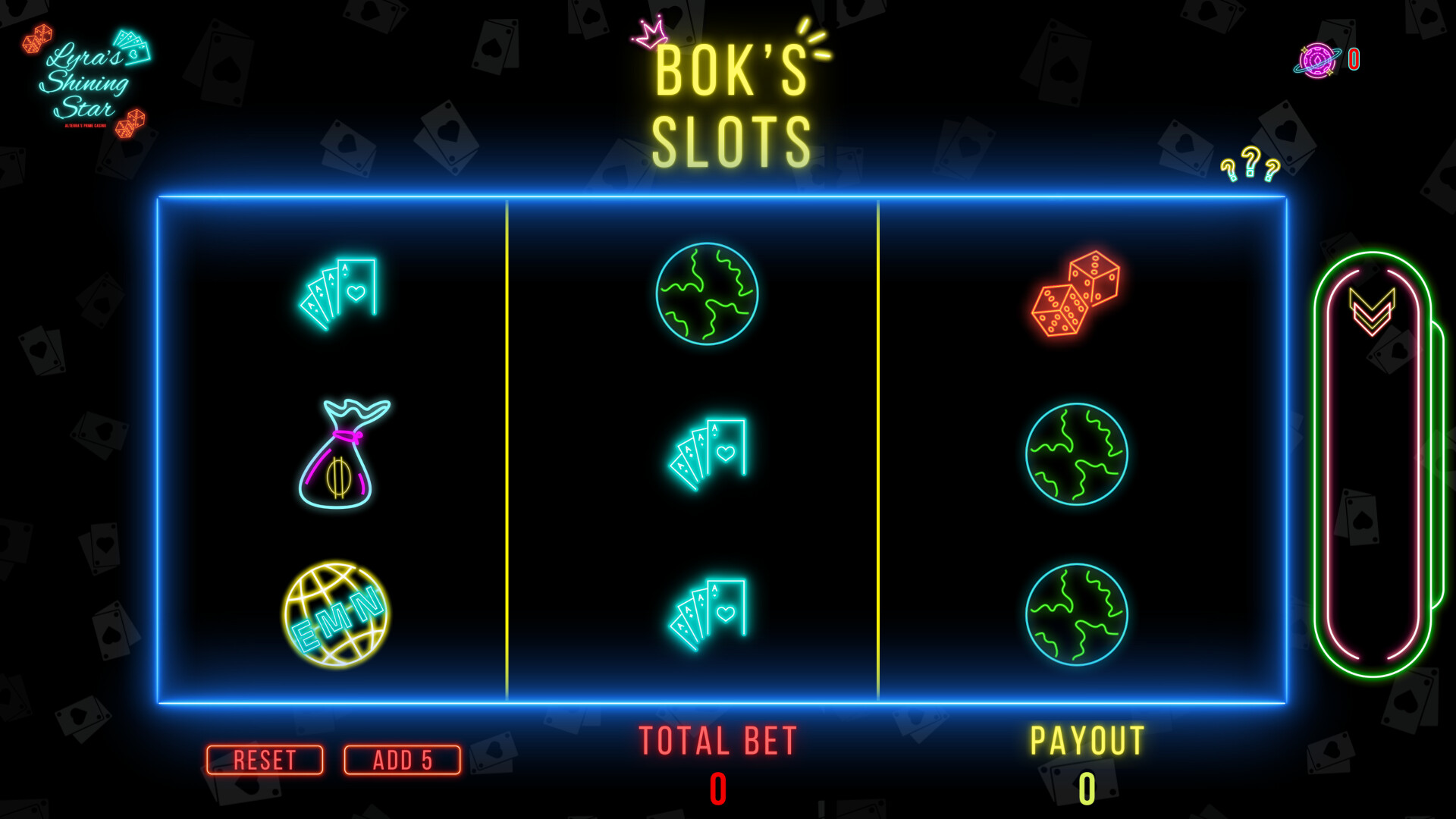The width and height of the screenshot is (1456, 819).
Task: Click the red TOTAL BET counter
Action: 717,789
